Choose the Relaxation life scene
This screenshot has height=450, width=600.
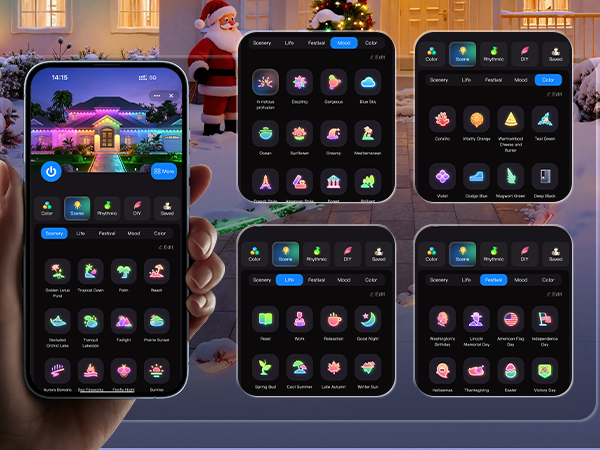pos(333,319)
